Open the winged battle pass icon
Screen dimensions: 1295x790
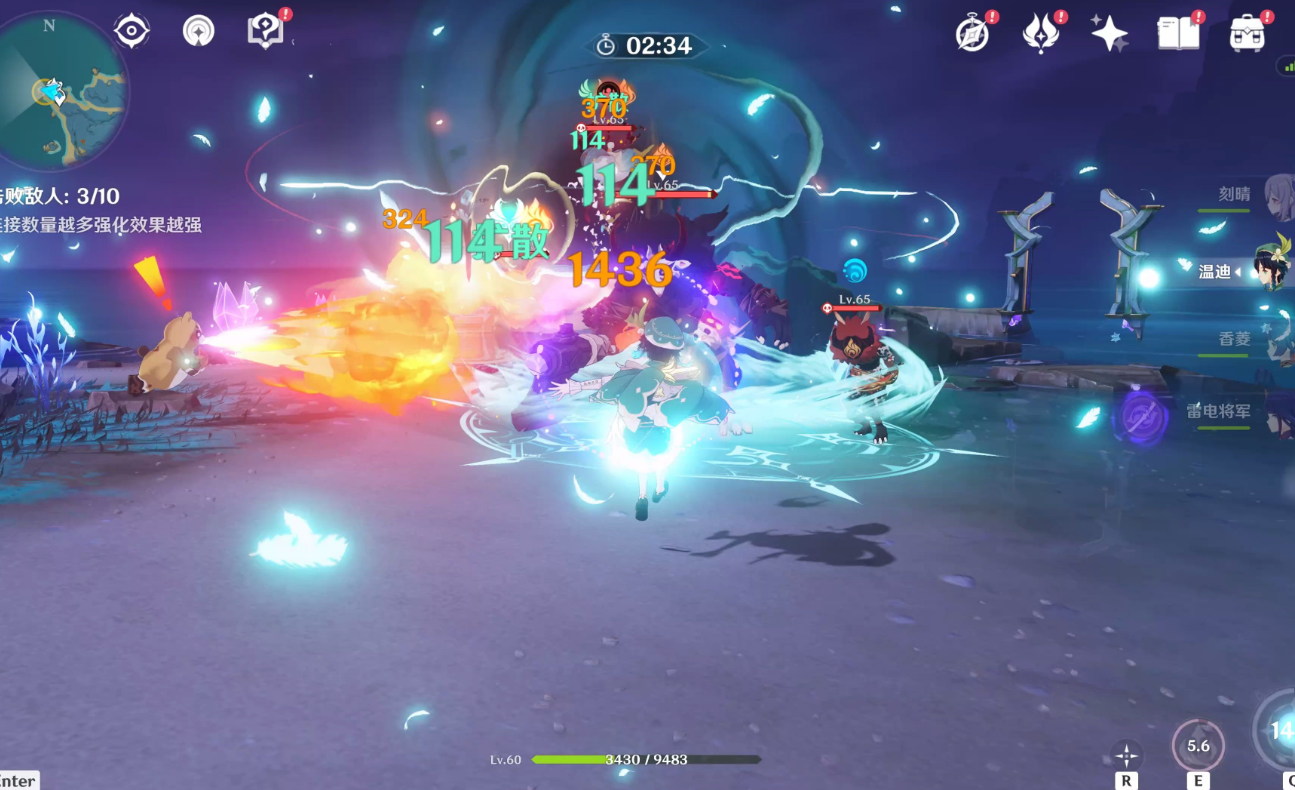coord(1041,35)
